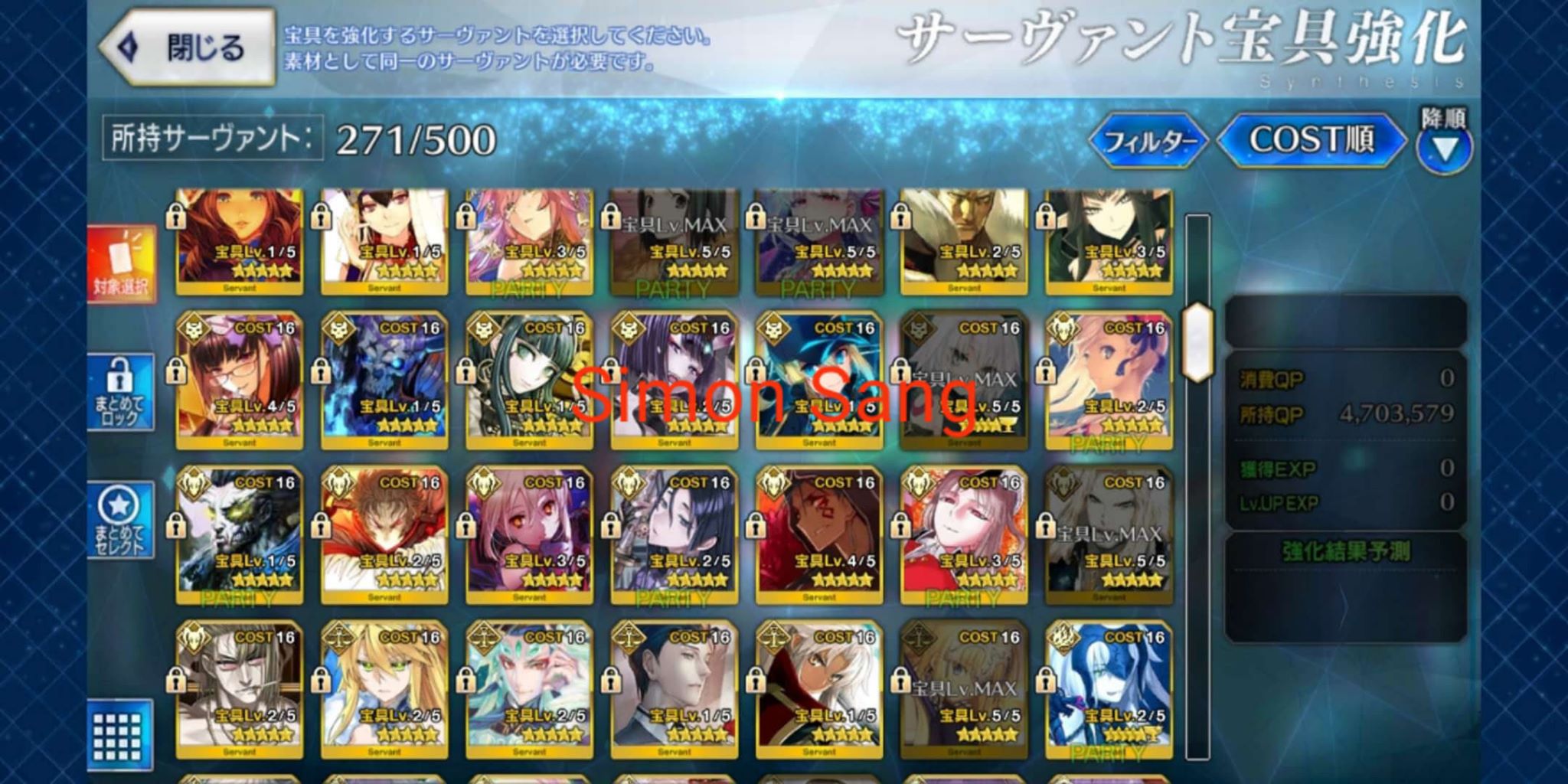Switch the grid display layout icon
The width and height of the screenshot is (1568, 784).
tap(117, 735)
